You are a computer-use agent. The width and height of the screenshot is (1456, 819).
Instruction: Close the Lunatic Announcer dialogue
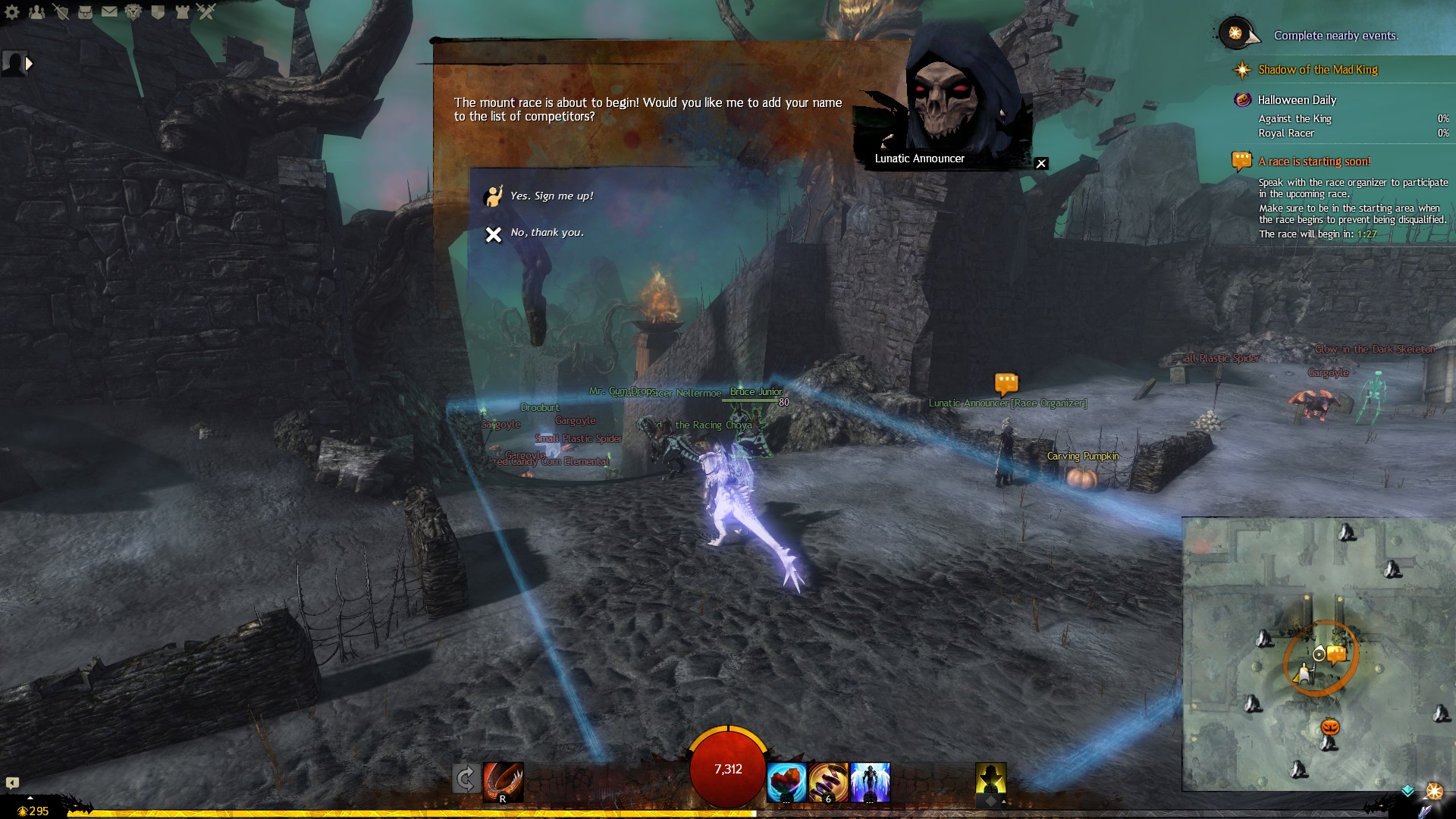pos(1041,164)
